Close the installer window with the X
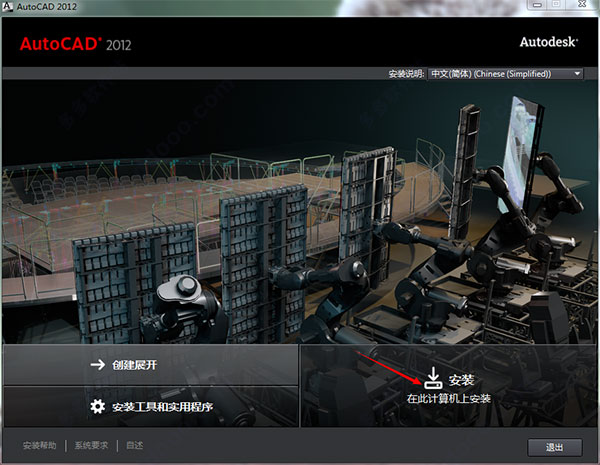The image size is (600, 465). pyautogui.click(x=579, y=8)
